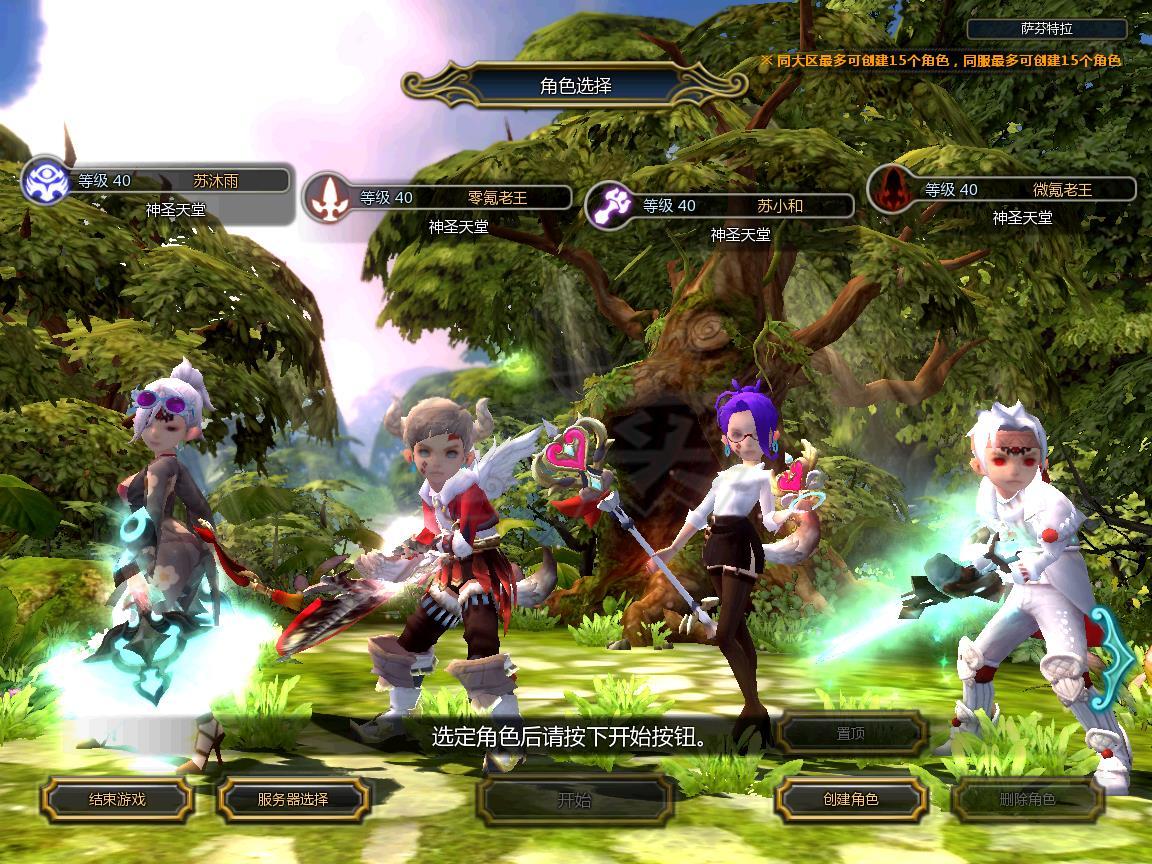Open 服务器选择 server selection

[x=293, y=799]
